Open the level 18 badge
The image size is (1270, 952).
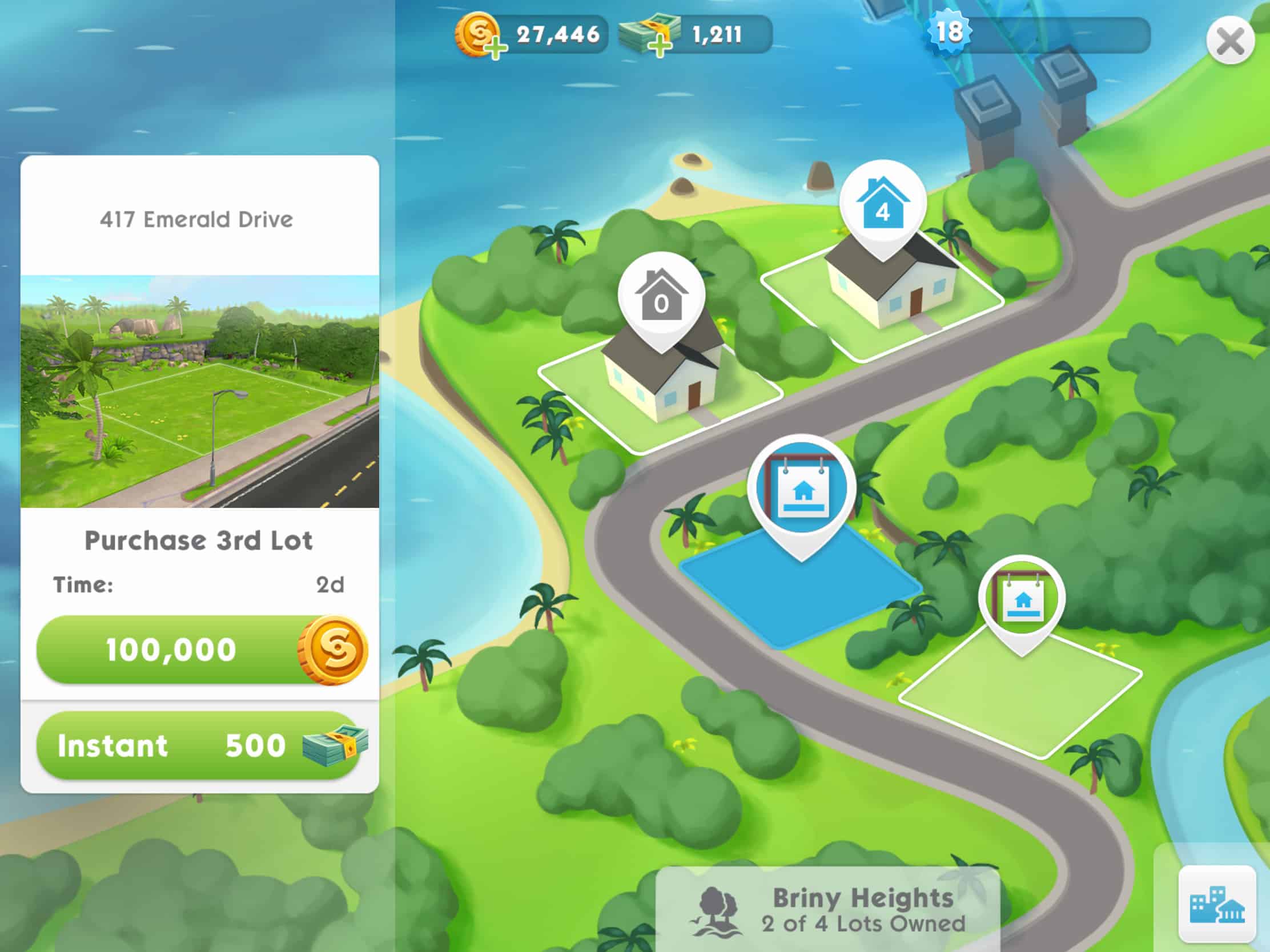tap(950, 31)
